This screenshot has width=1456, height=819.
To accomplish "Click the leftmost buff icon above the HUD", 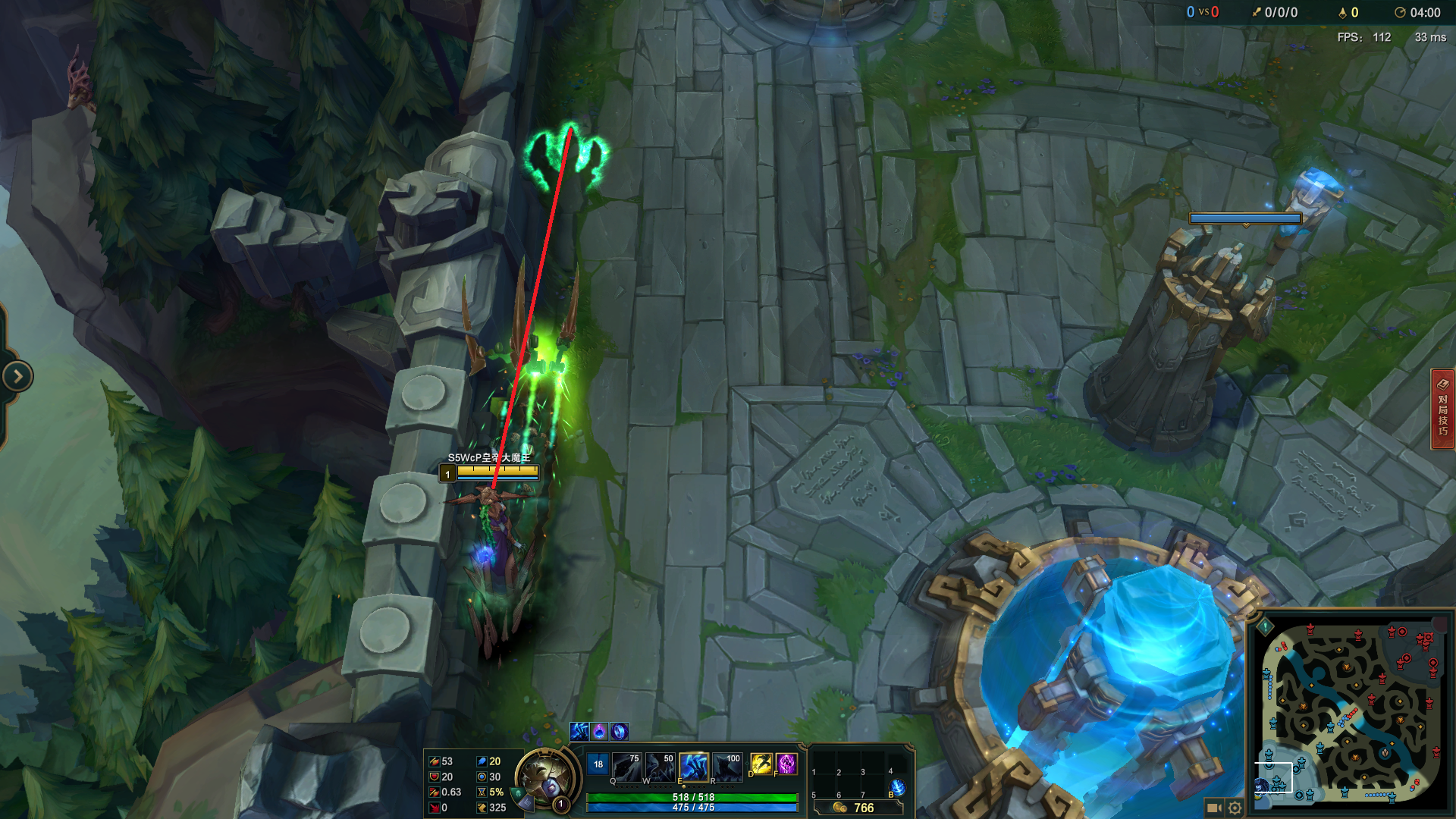I will pyautogui.click(x=580, y=732).
